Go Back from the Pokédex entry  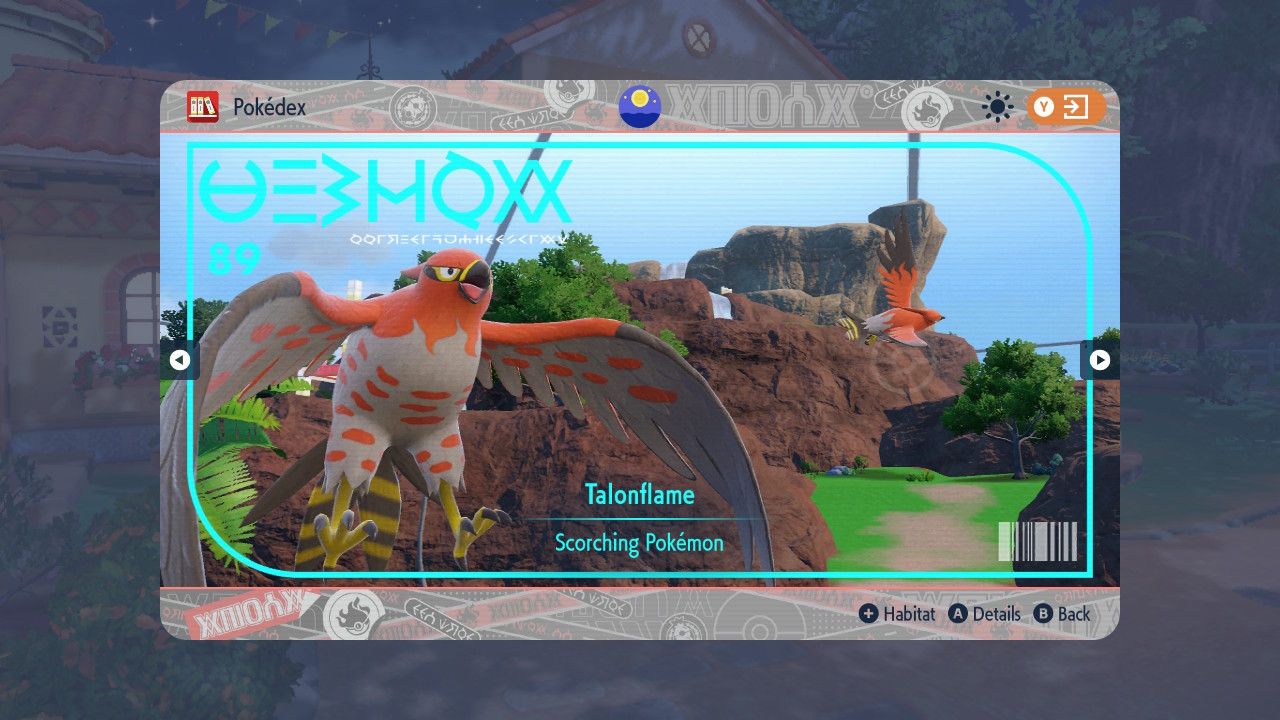[x=1062, y=614]
